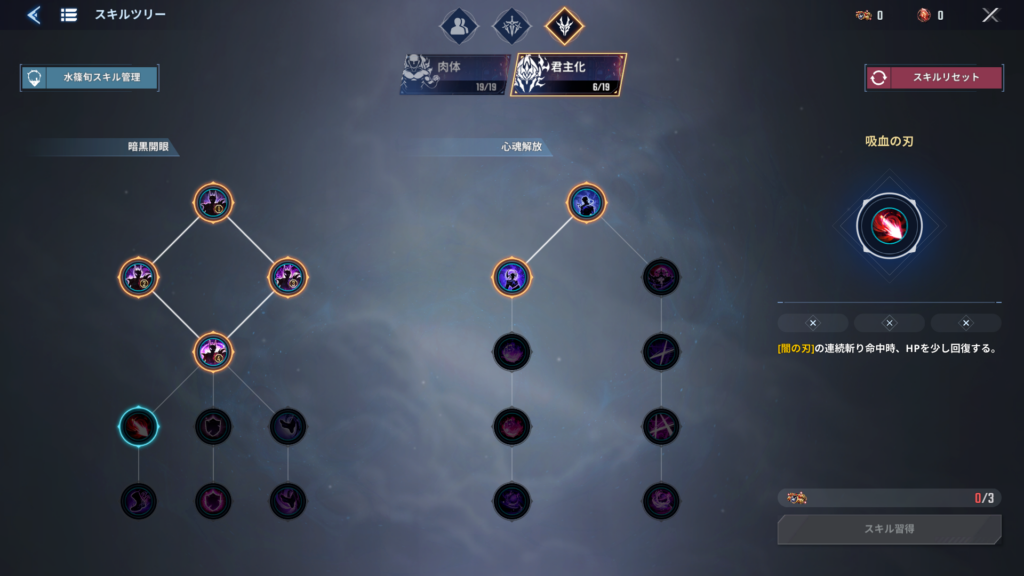1024x576 pixels.
Task: Open the list menu icon
Action: [x=69, y=15]
